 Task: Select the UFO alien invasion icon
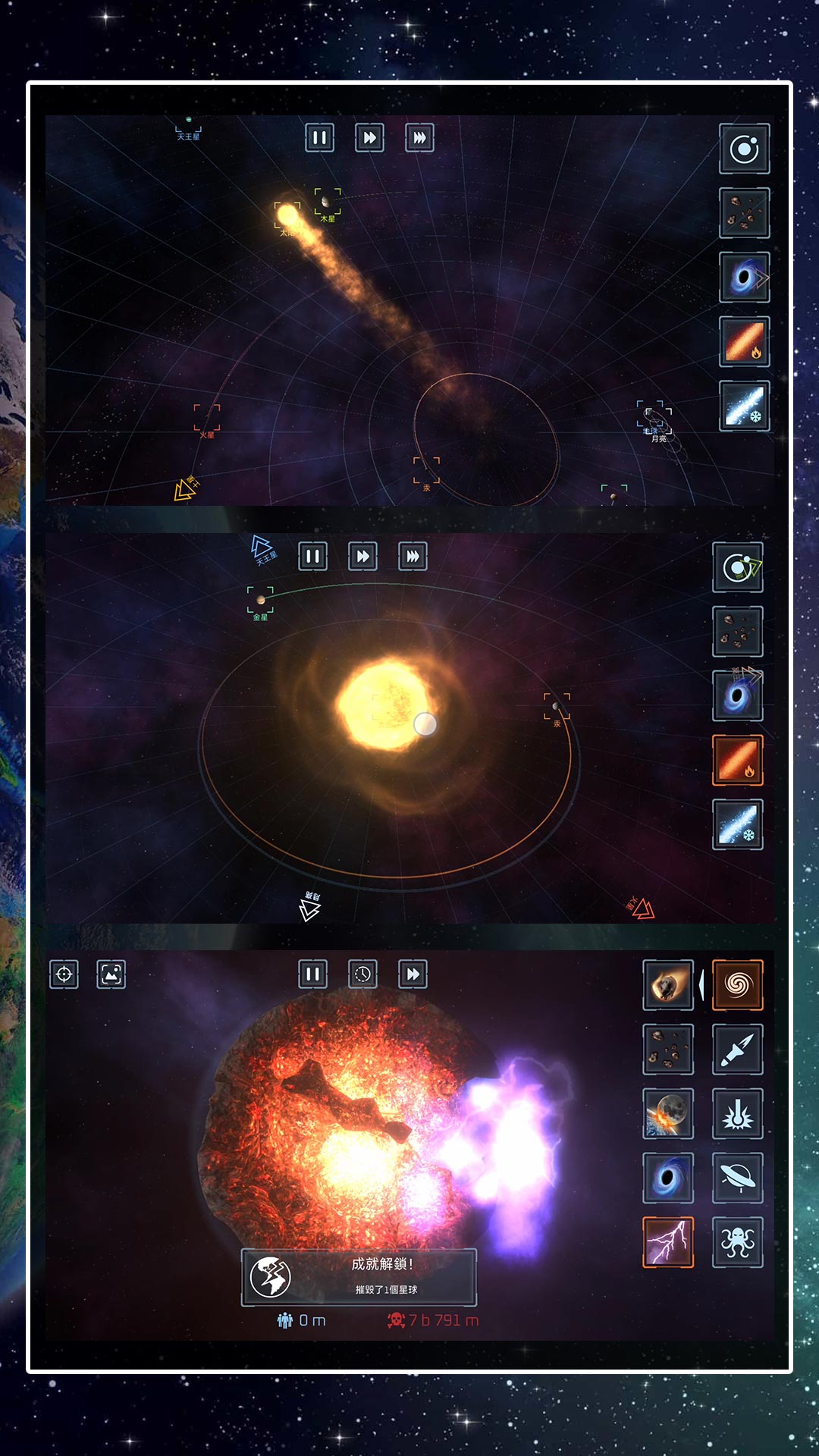[738, 1178]
